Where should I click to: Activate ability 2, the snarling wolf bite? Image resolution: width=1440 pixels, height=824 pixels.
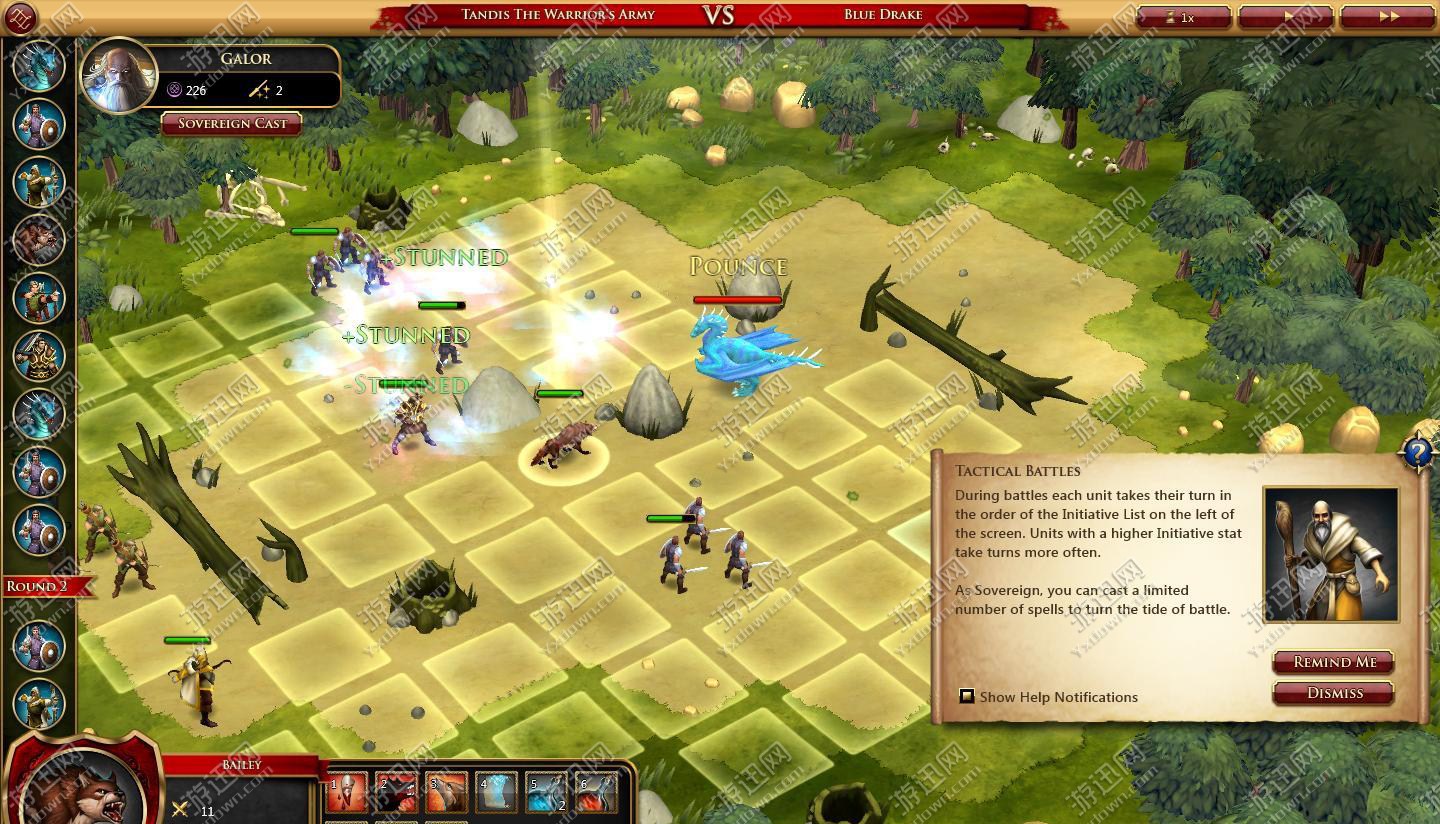click(396, 794)
